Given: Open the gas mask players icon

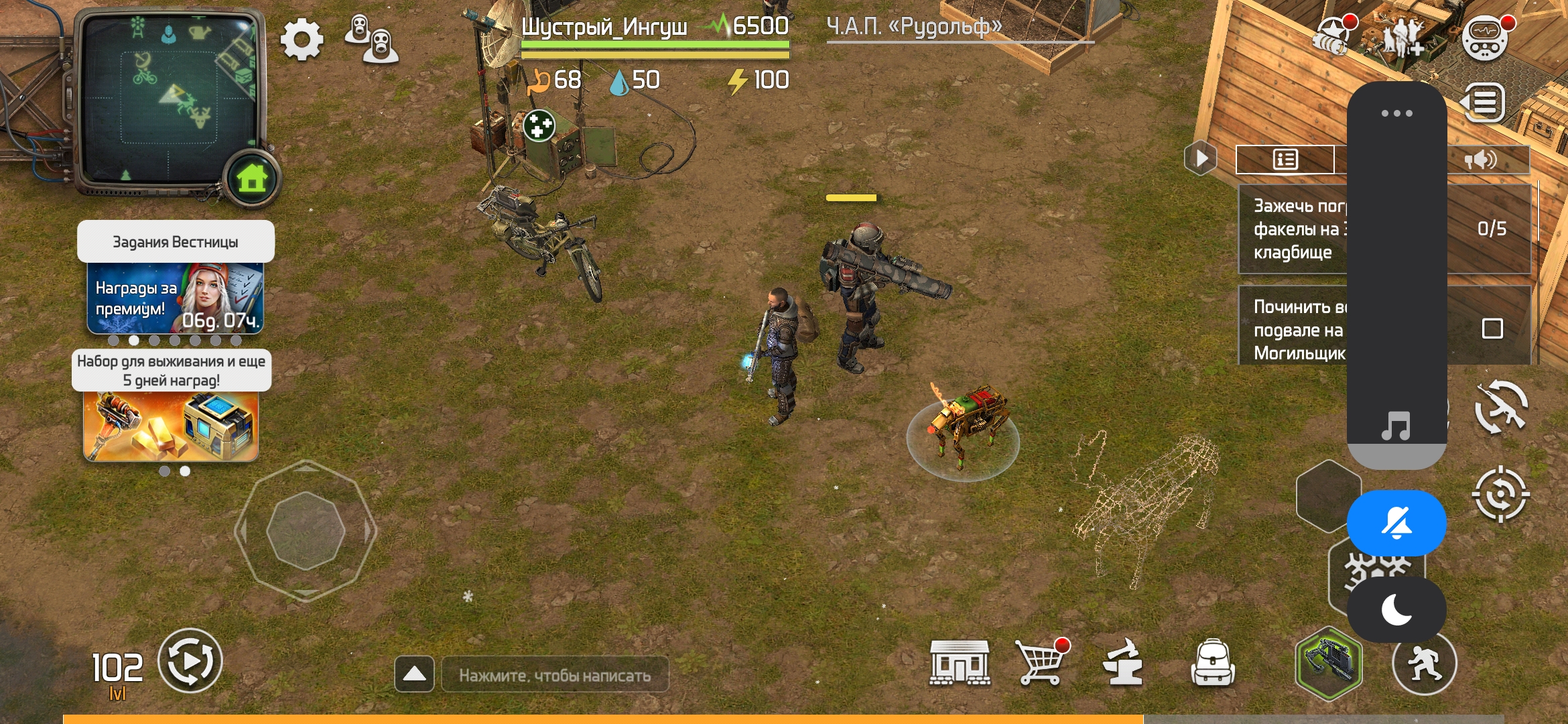Looking at the screenshot, I should point(372,39).
